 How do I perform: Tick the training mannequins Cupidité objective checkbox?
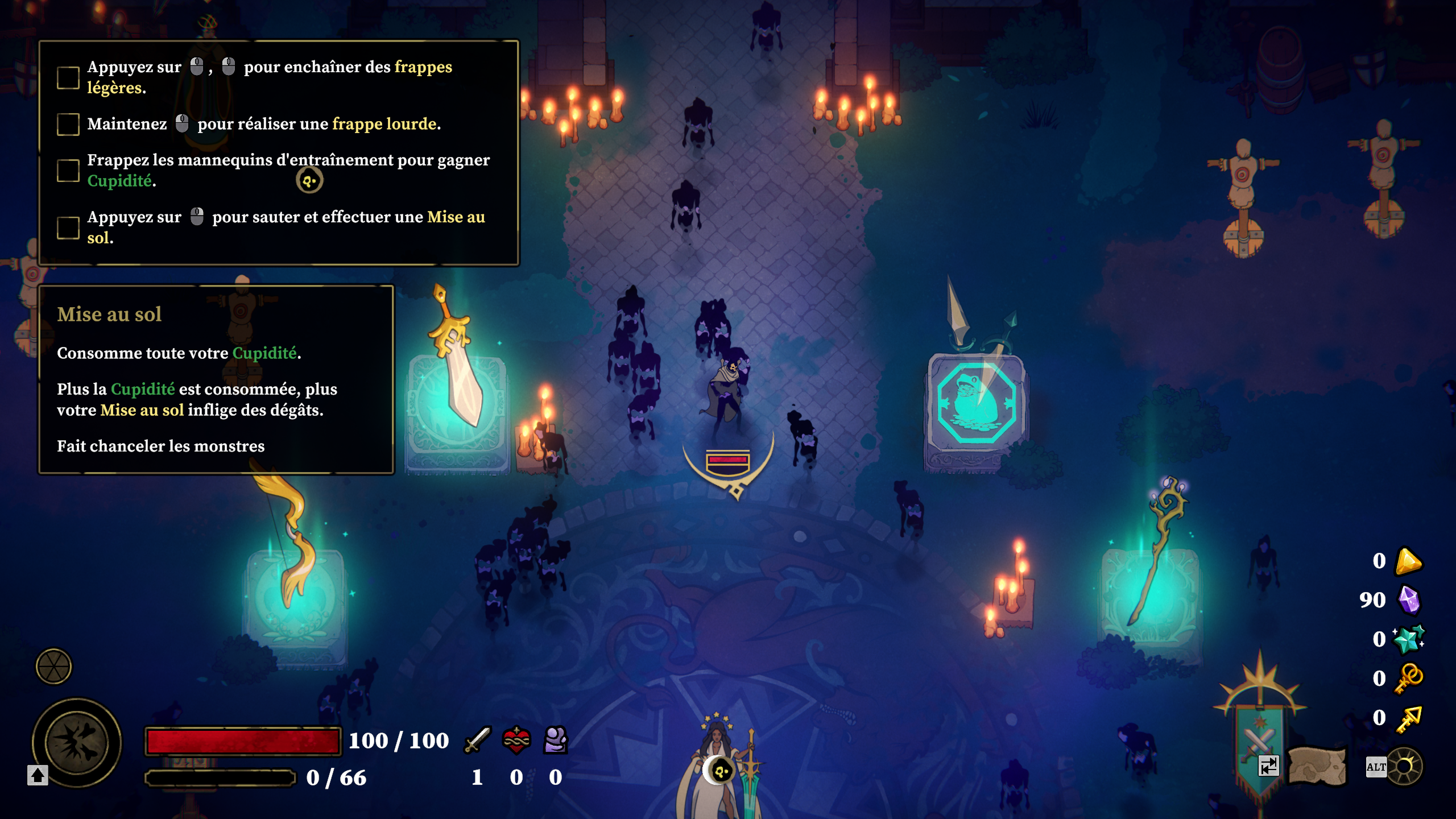[68, 171]
